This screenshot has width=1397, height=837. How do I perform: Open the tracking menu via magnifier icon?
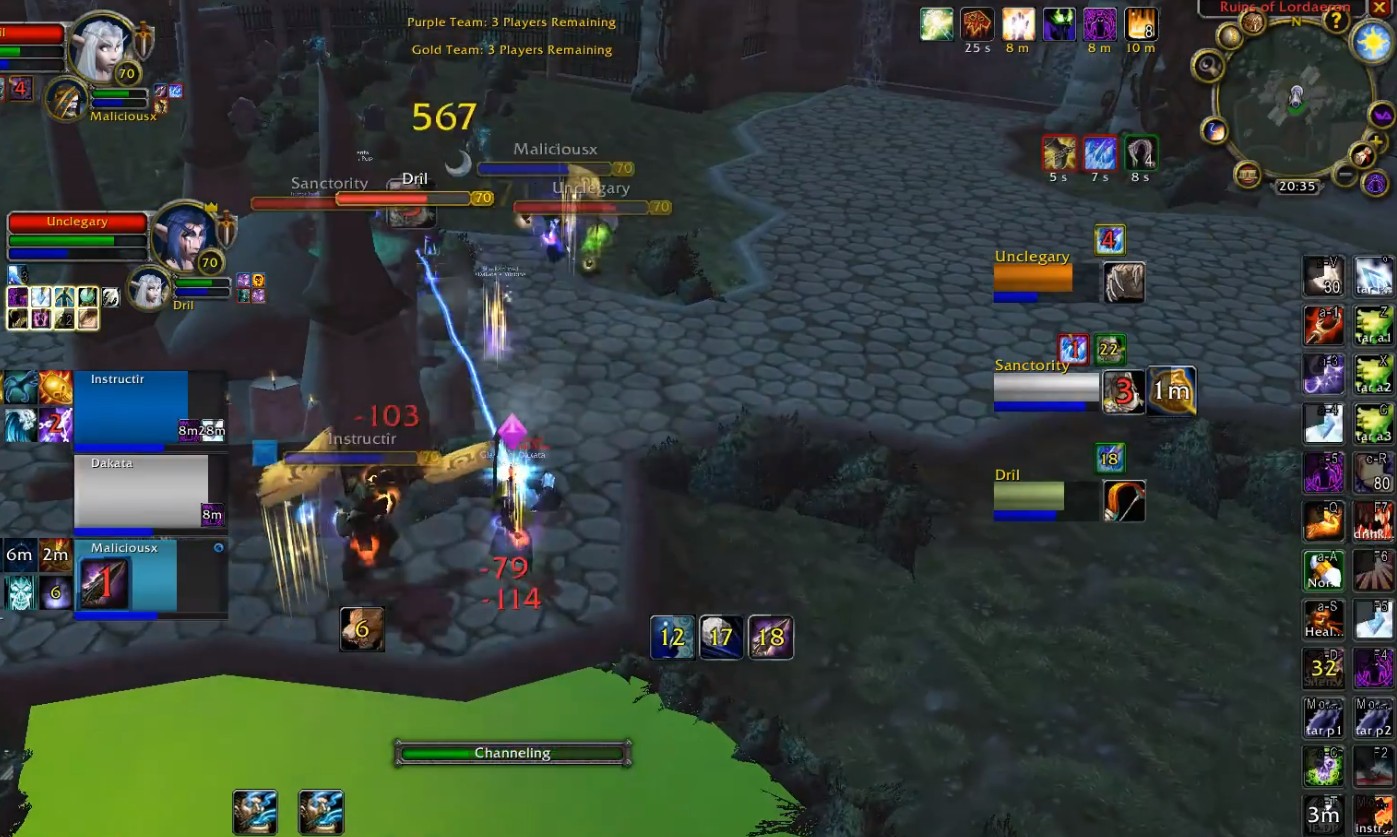pos(1208,67)
